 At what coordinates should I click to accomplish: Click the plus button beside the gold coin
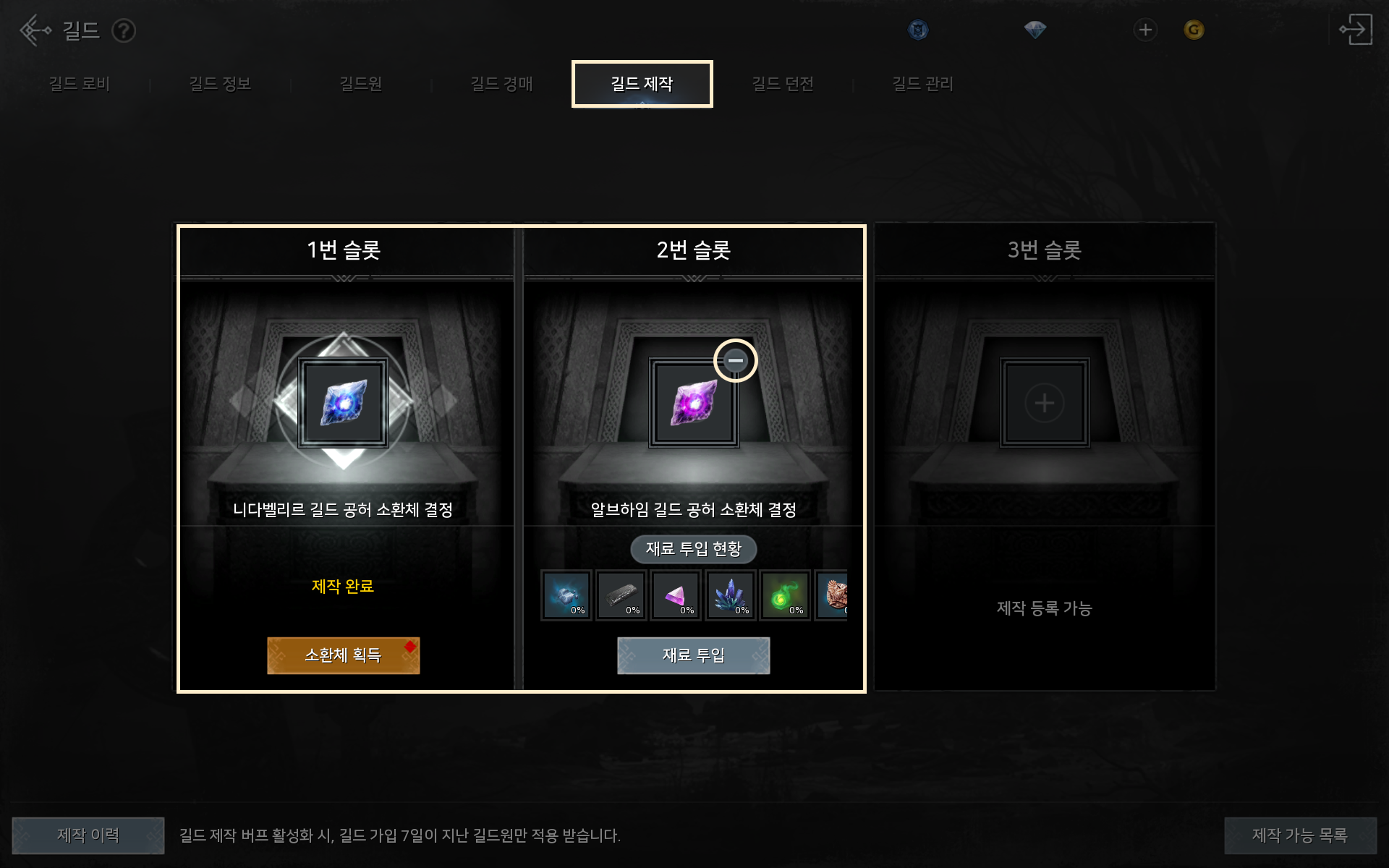tap(1144, 30)
